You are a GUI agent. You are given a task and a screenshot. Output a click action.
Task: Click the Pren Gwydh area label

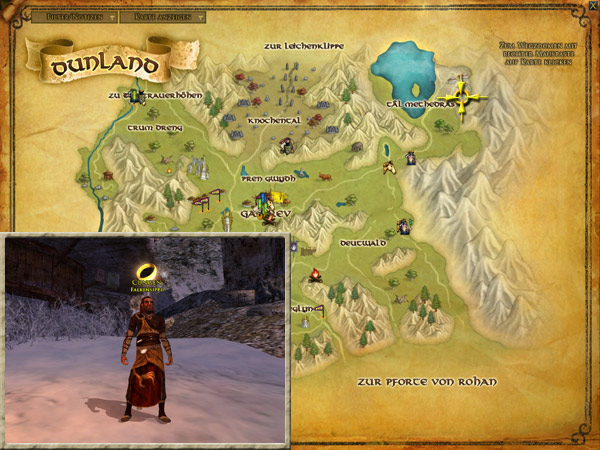click(x=268, y=178)
